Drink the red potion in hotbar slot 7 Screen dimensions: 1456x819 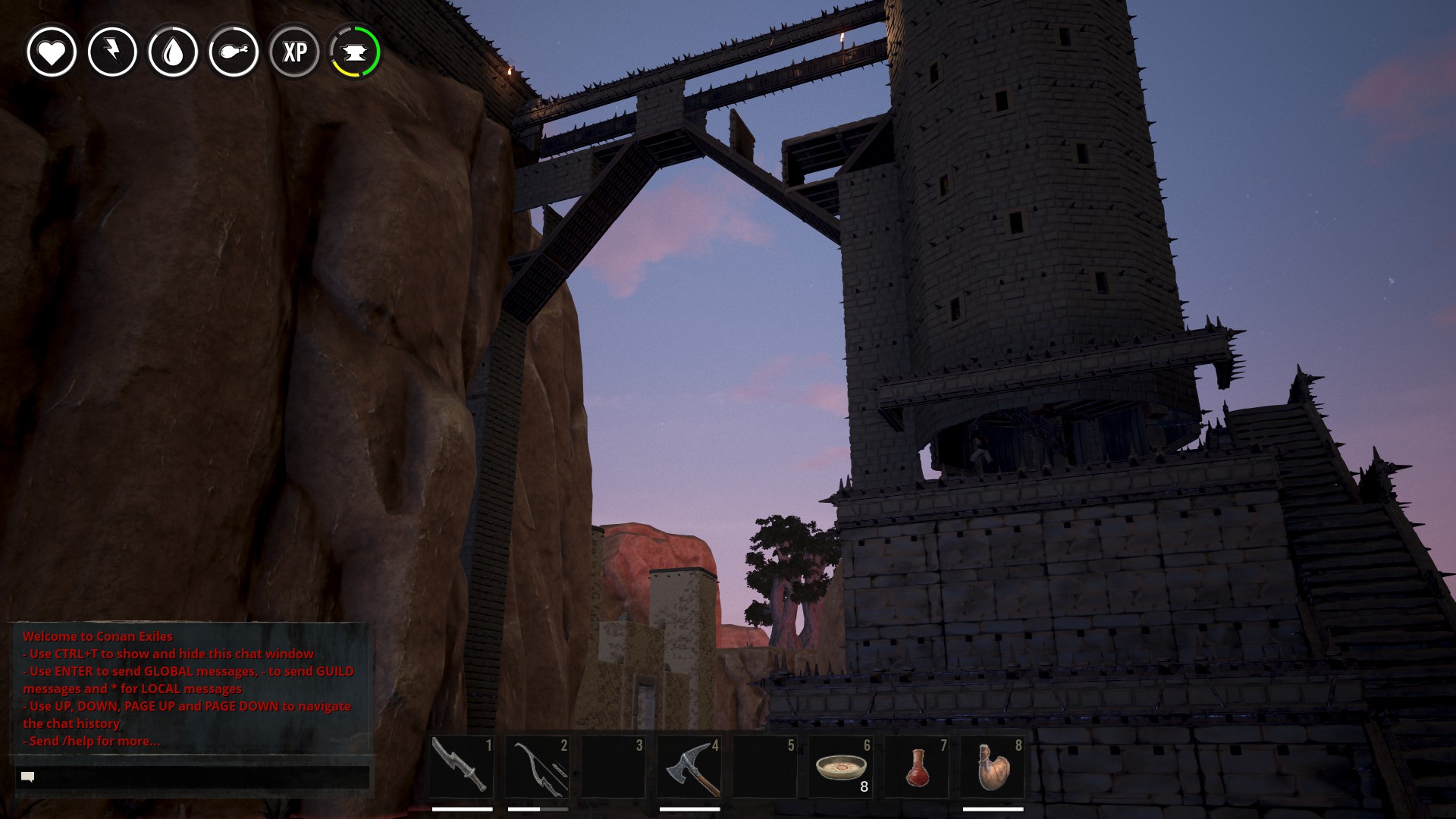point(917,767)
